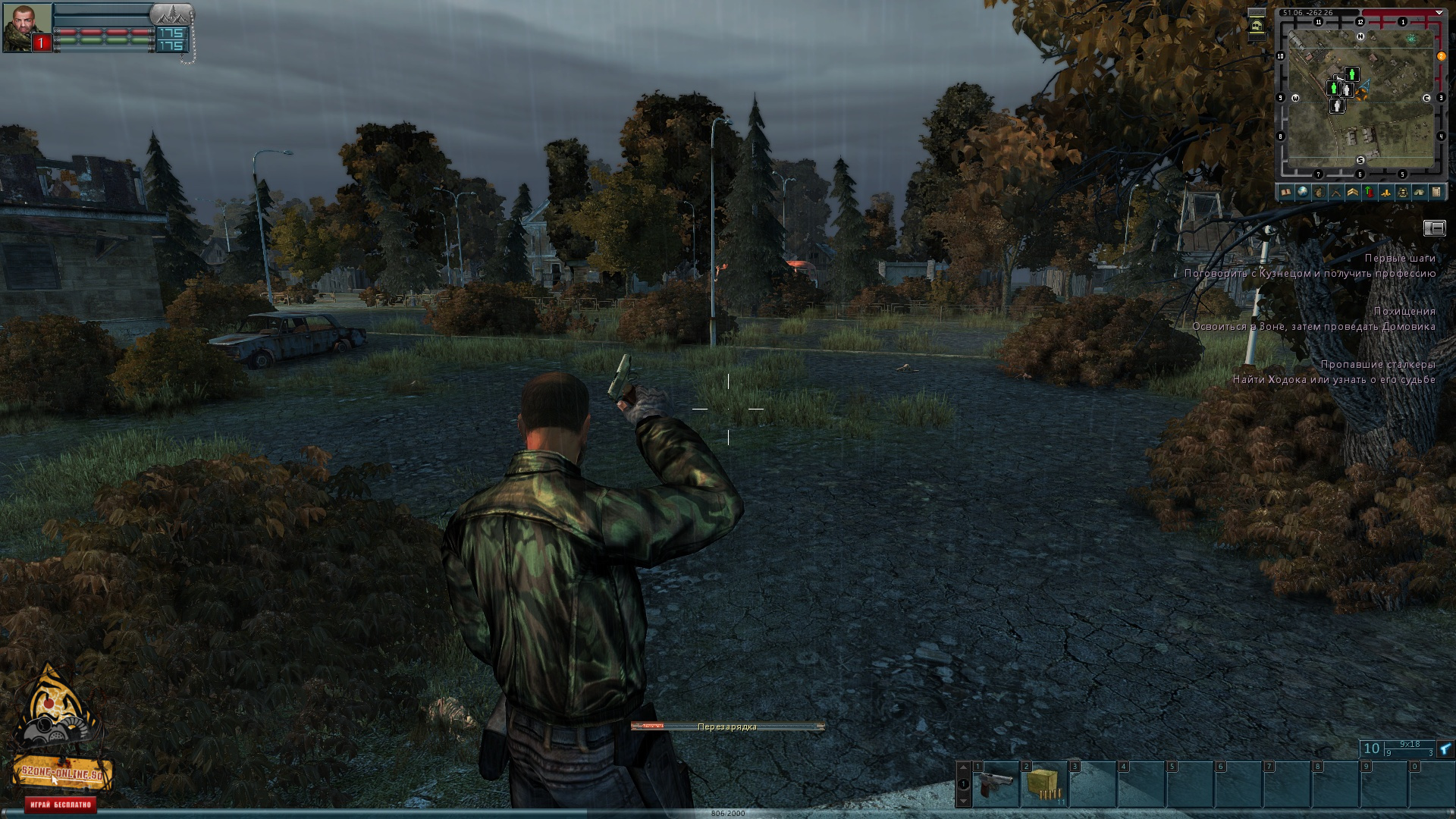
Task: Click the house icon beside the minimap
Action: (x=1257, y=27)
